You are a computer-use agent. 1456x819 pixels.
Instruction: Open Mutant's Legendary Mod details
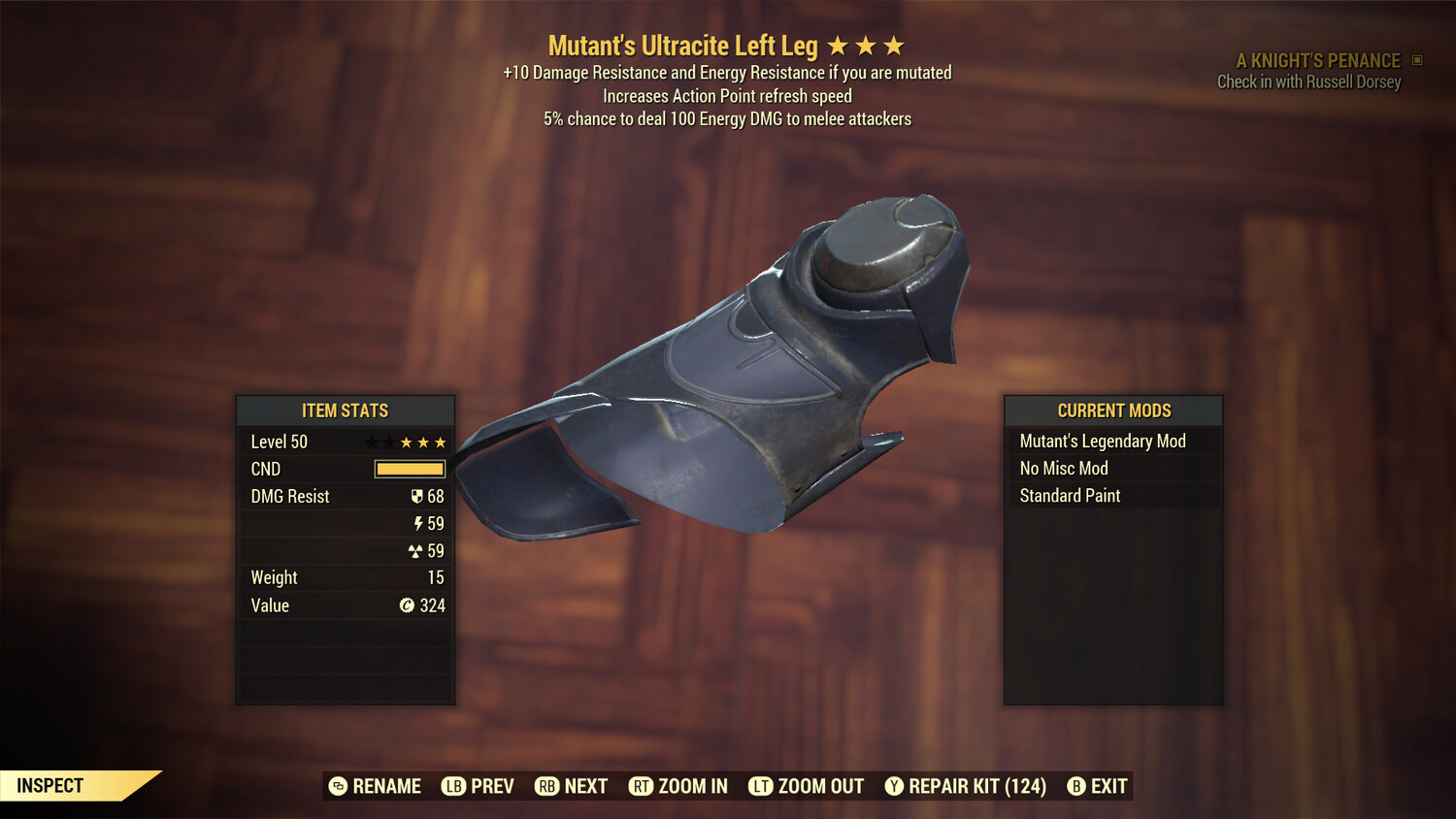1102,441
